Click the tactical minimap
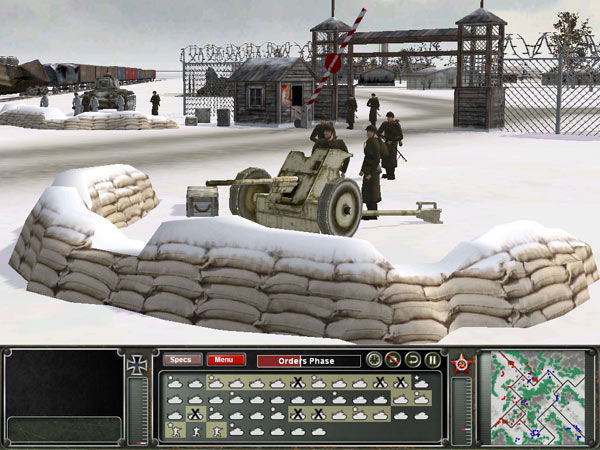Screen dimensions: 600x450 [534, 396]
